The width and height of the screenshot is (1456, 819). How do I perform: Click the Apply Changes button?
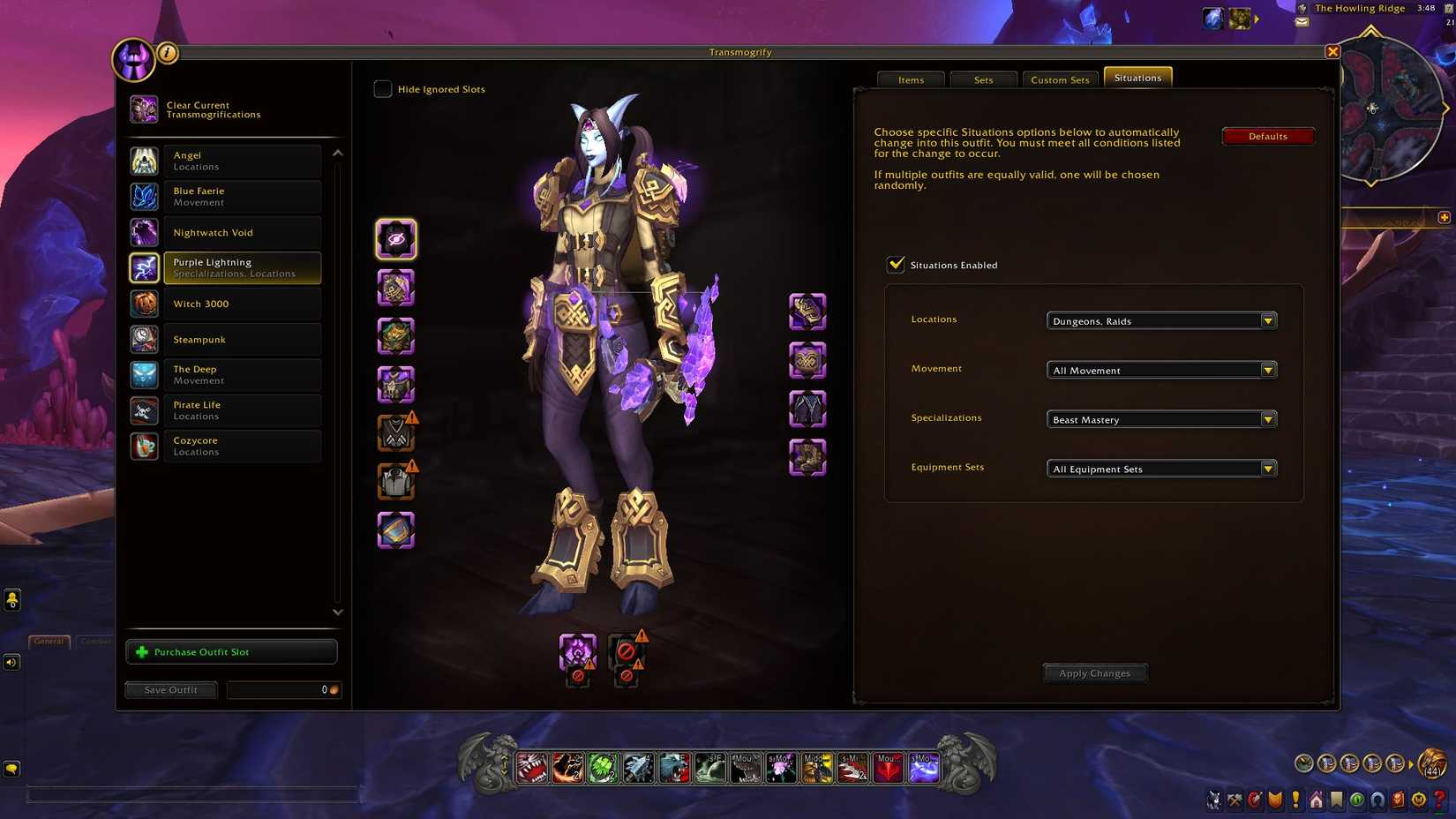[x=1094, y=672]
